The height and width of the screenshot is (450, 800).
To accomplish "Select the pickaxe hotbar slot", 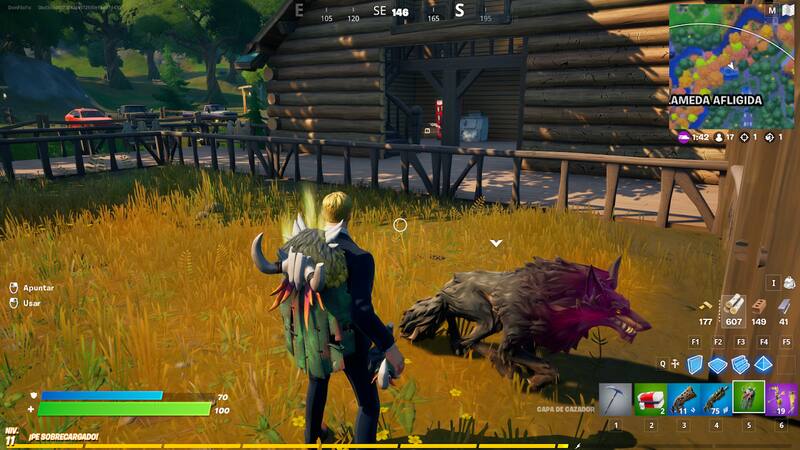I will pyautogui.click(x=615, y=398).
